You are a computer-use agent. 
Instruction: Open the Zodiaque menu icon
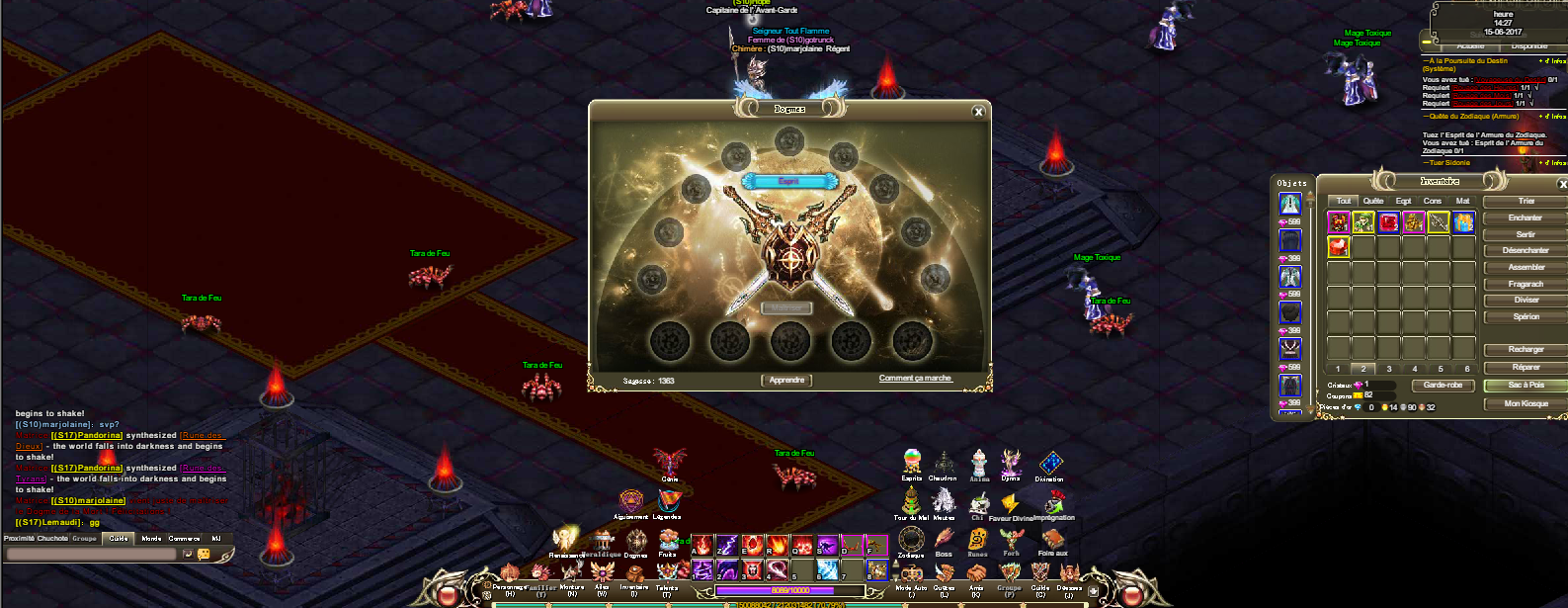tap(911, 540)
